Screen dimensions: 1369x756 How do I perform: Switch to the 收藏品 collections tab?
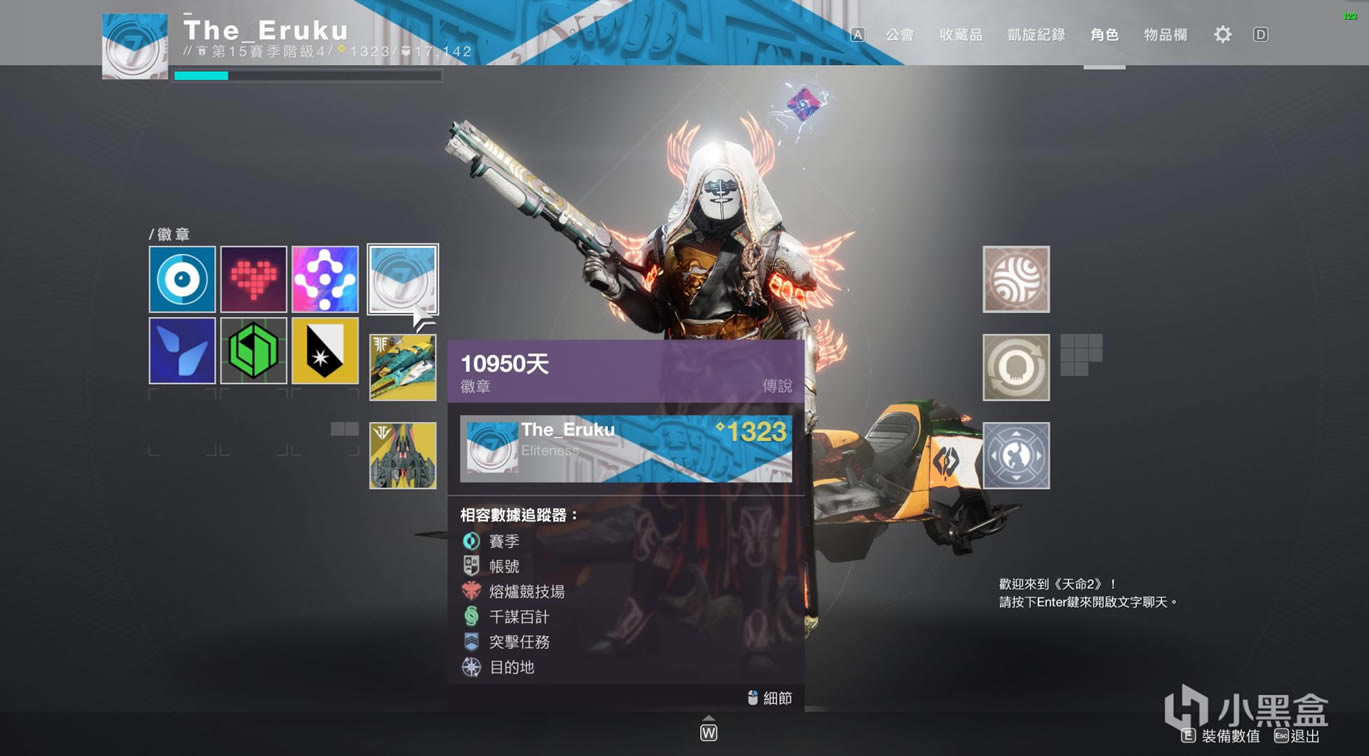(x=960, y=35)
